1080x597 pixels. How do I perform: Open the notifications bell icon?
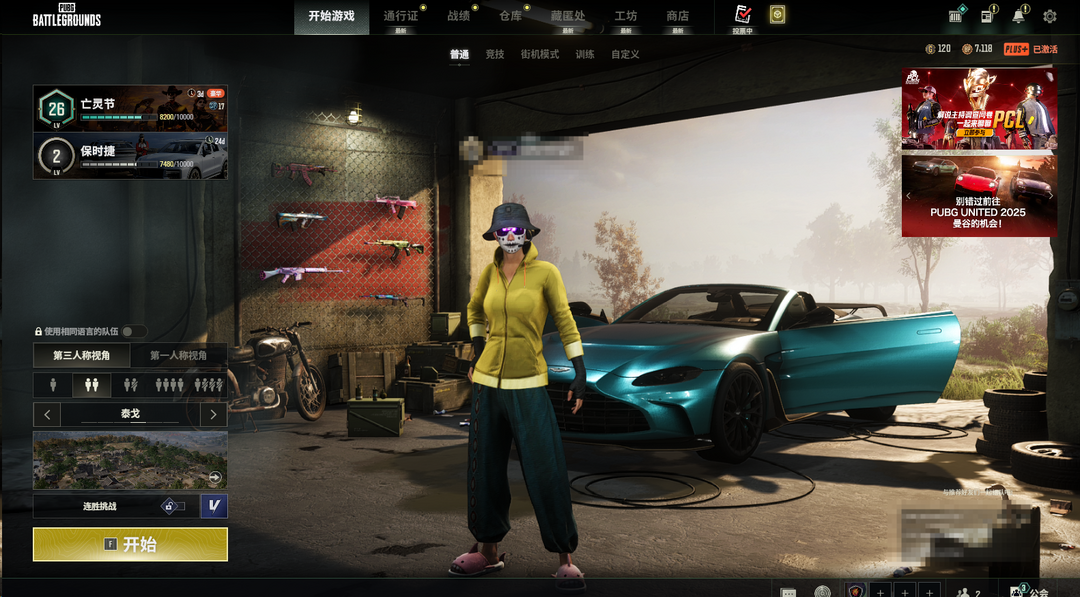[1019, 16]
